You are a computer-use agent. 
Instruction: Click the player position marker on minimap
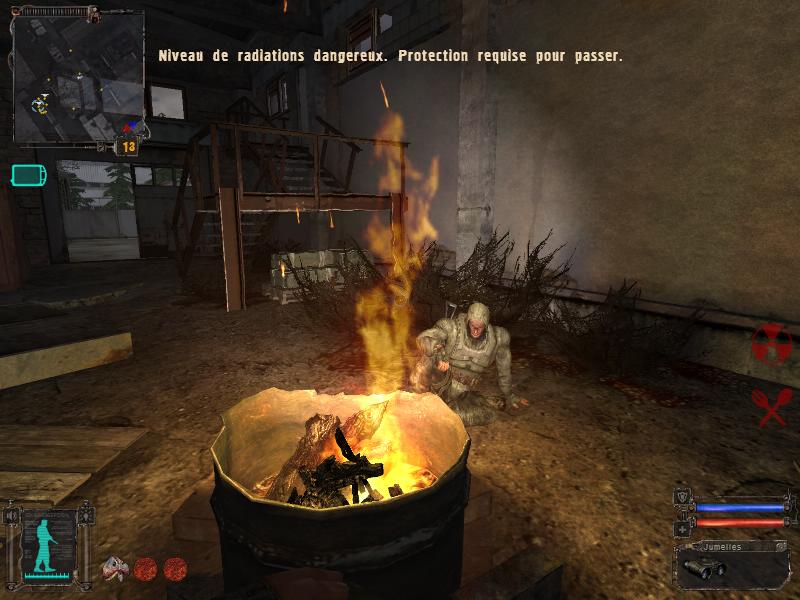click(40, 103)
